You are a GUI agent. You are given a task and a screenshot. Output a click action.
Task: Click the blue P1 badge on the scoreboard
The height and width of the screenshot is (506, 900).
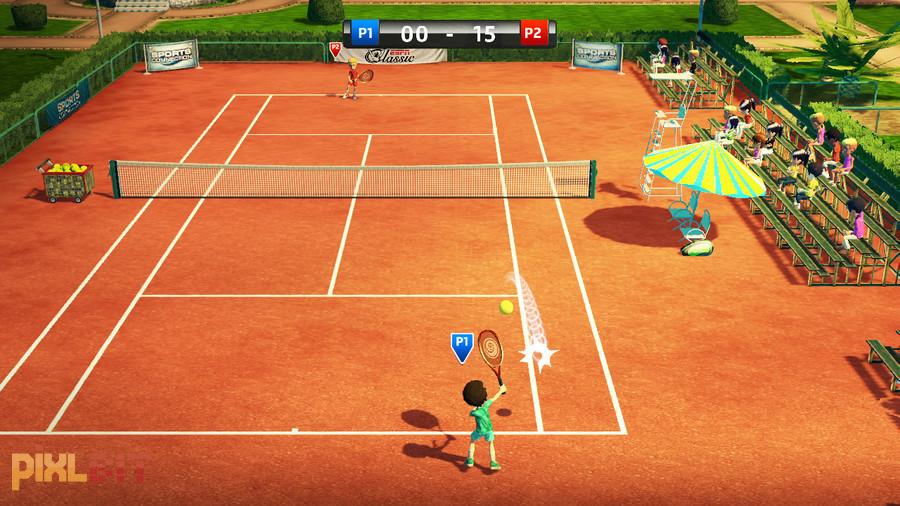click(366, 33)
